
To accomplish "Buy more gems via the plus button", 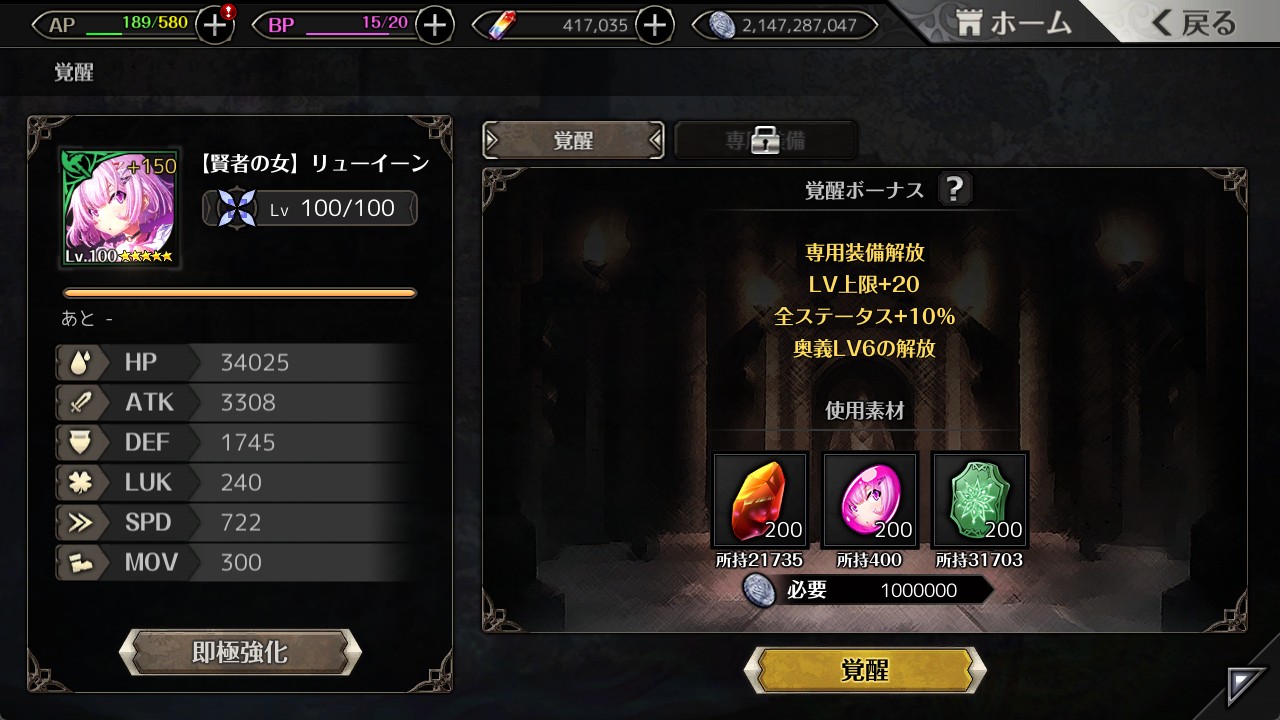I will 654,26.
